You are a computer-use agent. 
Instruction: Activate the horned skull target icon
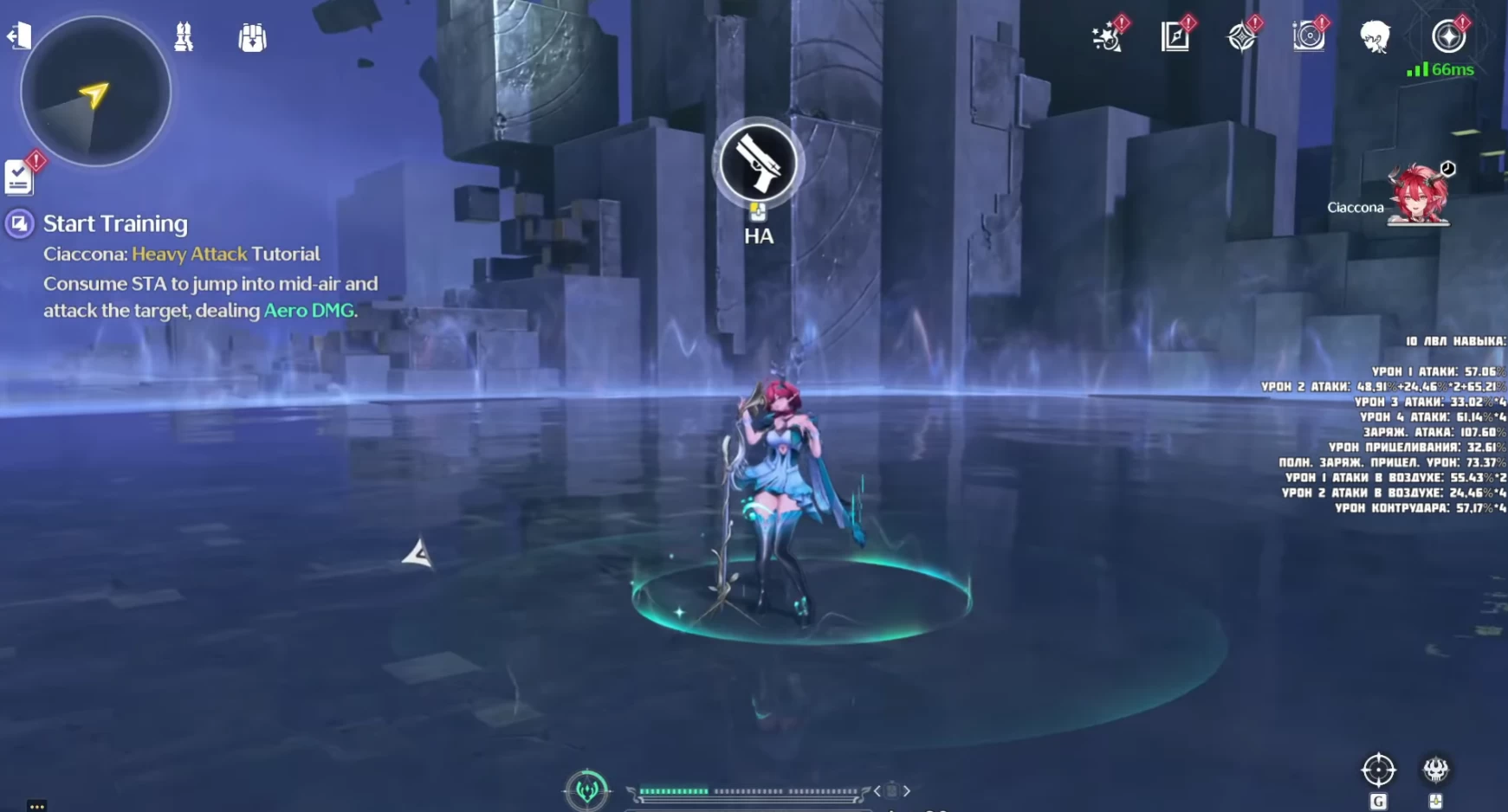[x=1435, y=769]
